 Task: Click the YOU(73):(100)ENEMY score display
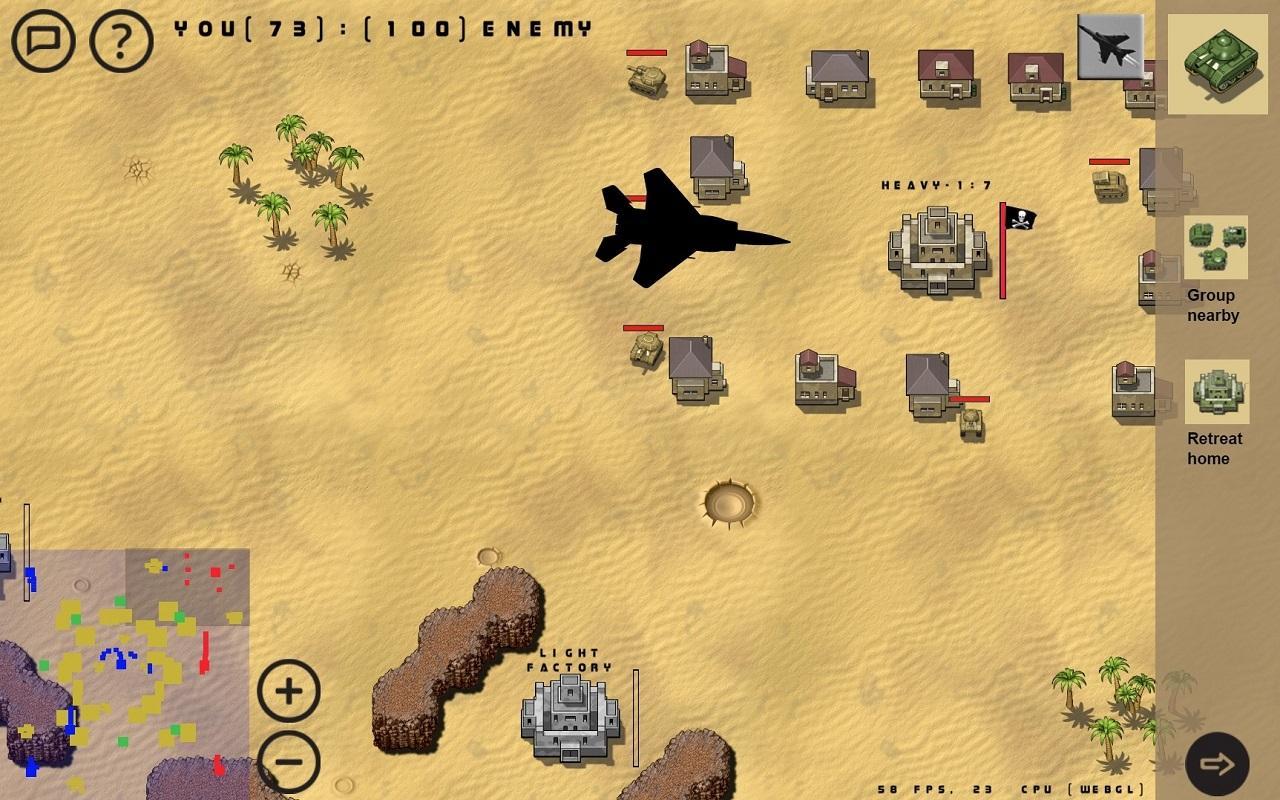click(380, 30)
